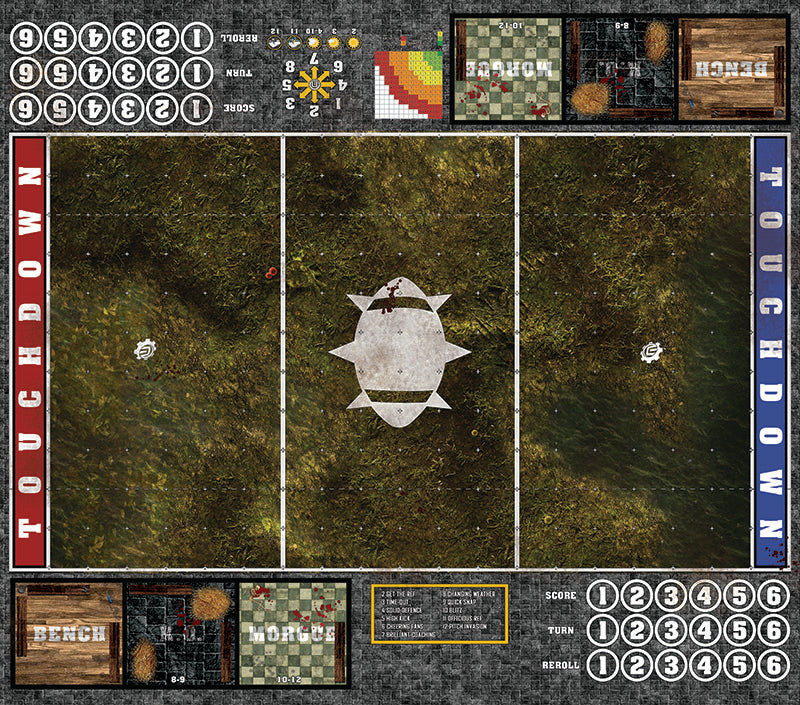Mark 2 on the upright Turn track
The width and height of the screenshot is (800, 705).
click(637, 631)
